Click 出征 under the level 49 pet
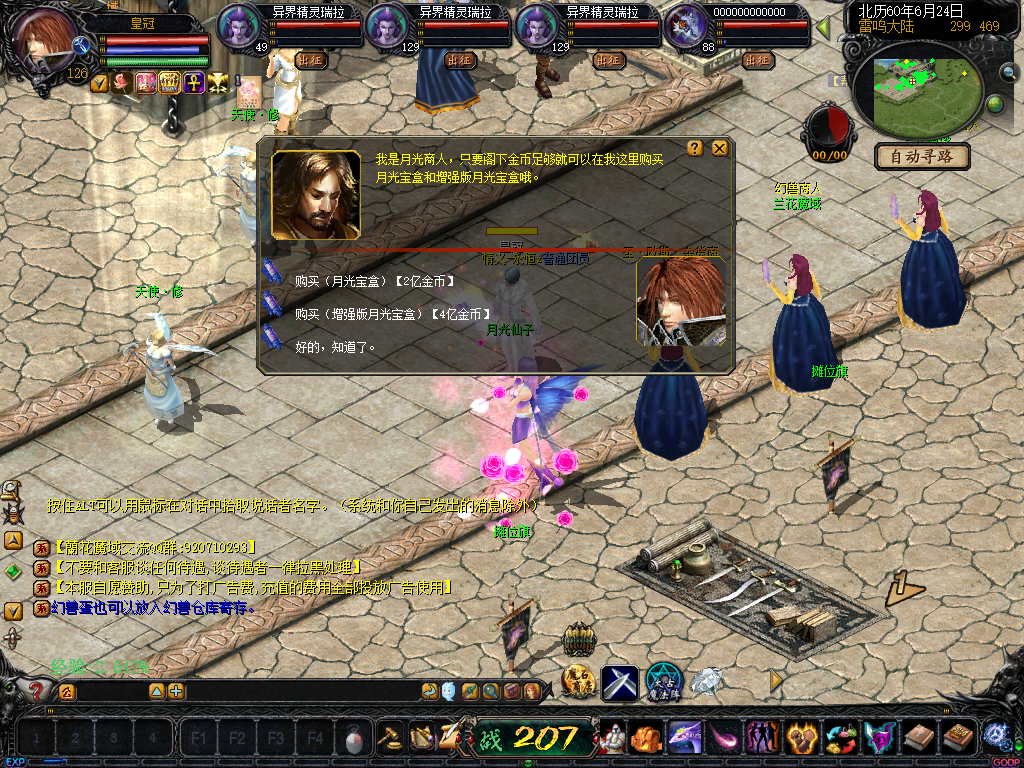Screen dimensions: 1024x768 tap(311, 60)
